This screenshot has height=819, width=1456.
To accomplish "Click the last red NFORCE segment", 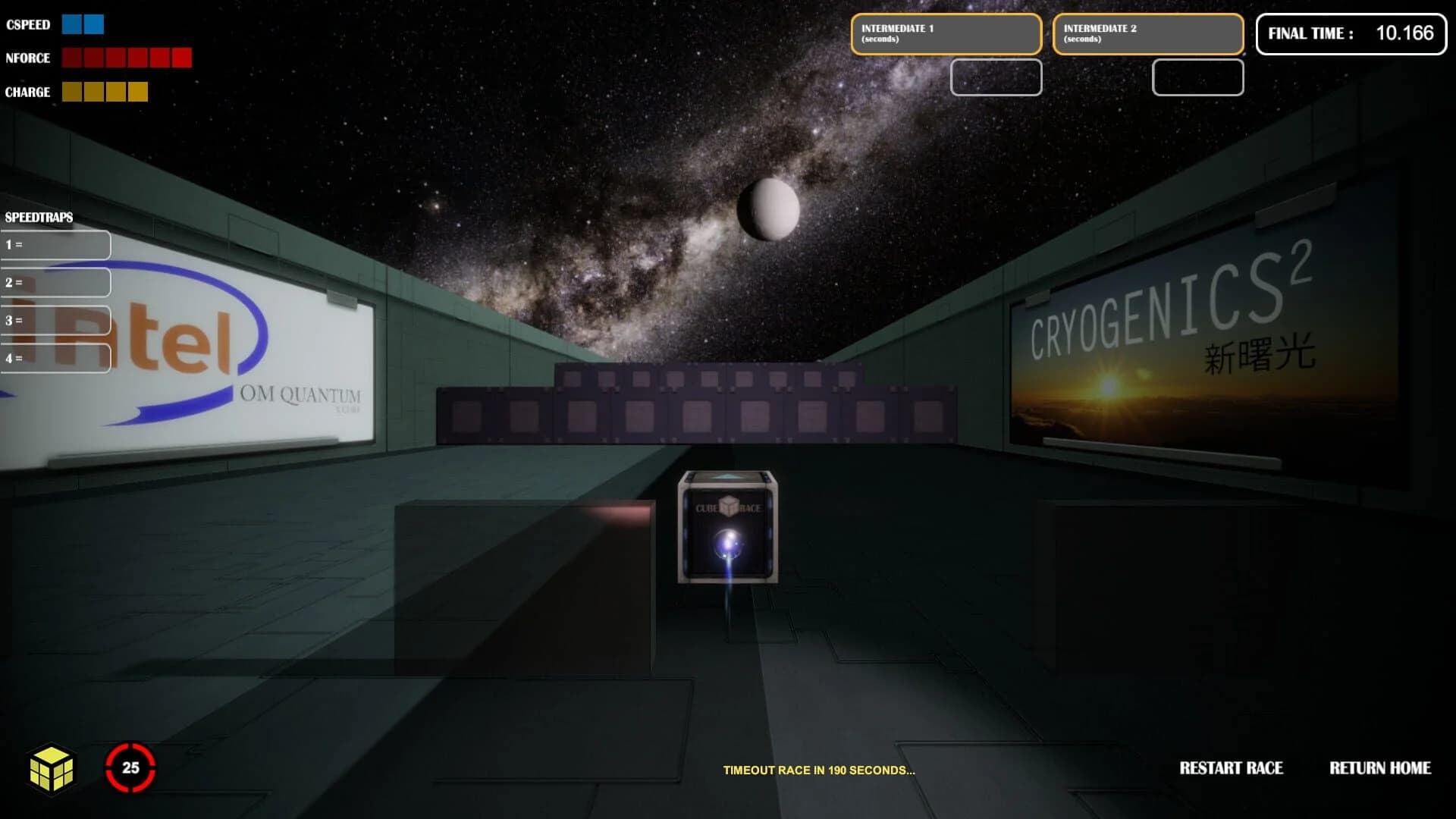I will (x=184, y=57).
